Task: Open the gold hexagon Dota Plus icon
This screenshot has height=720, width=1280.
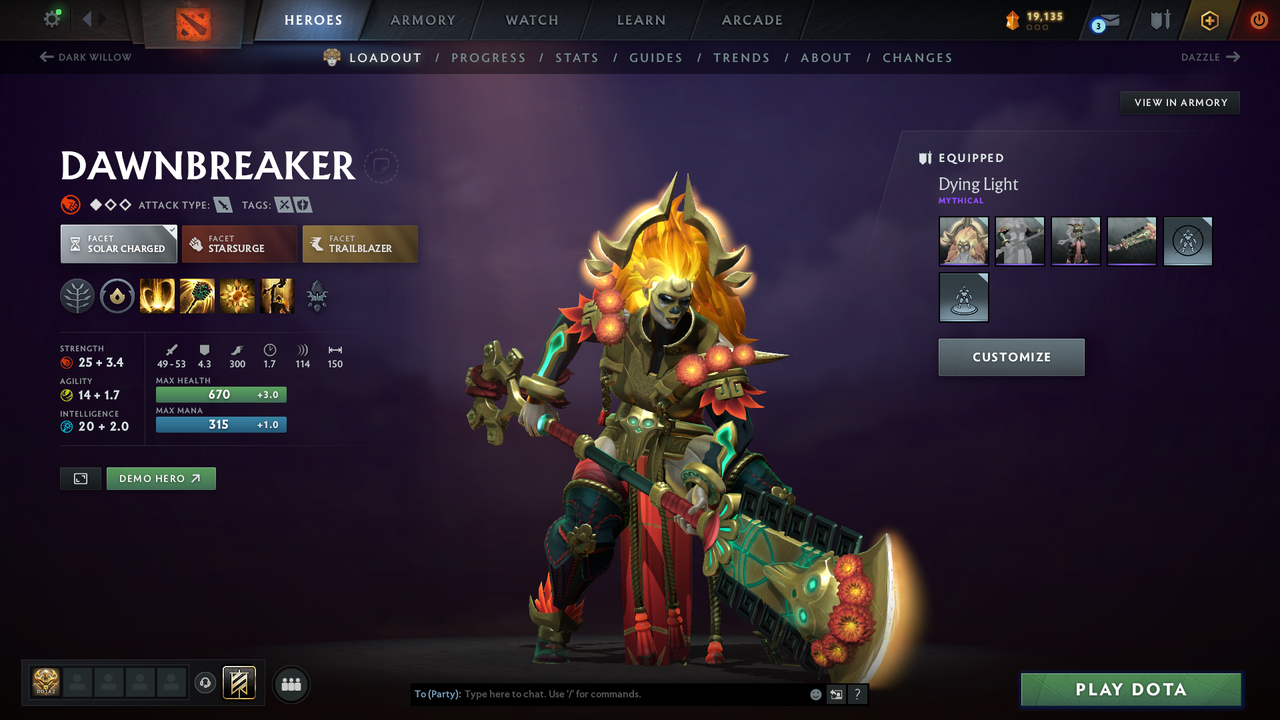Action: coord(1209,19)
